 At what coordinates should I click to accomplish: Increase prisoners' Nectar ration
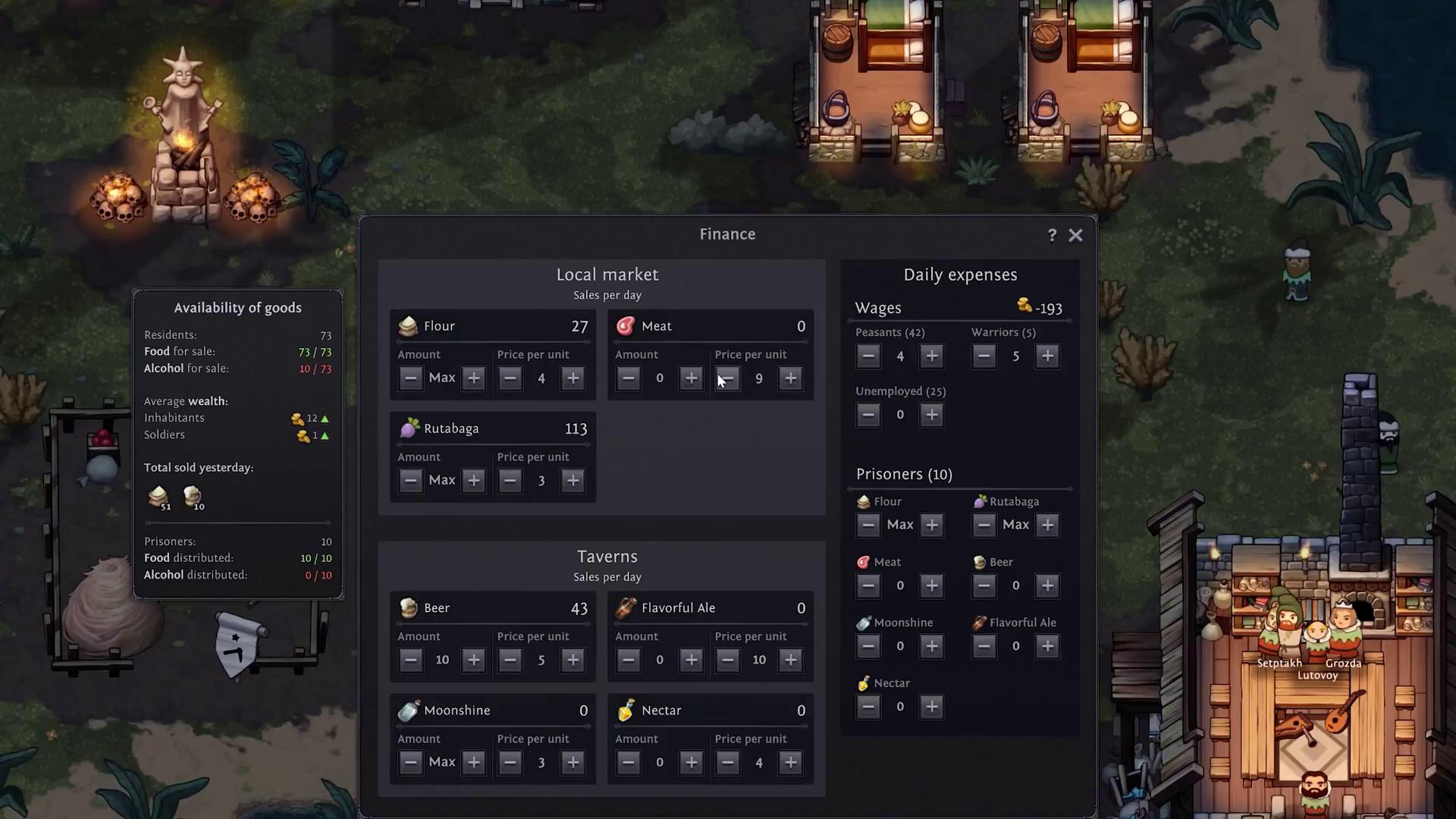point(931,707)
